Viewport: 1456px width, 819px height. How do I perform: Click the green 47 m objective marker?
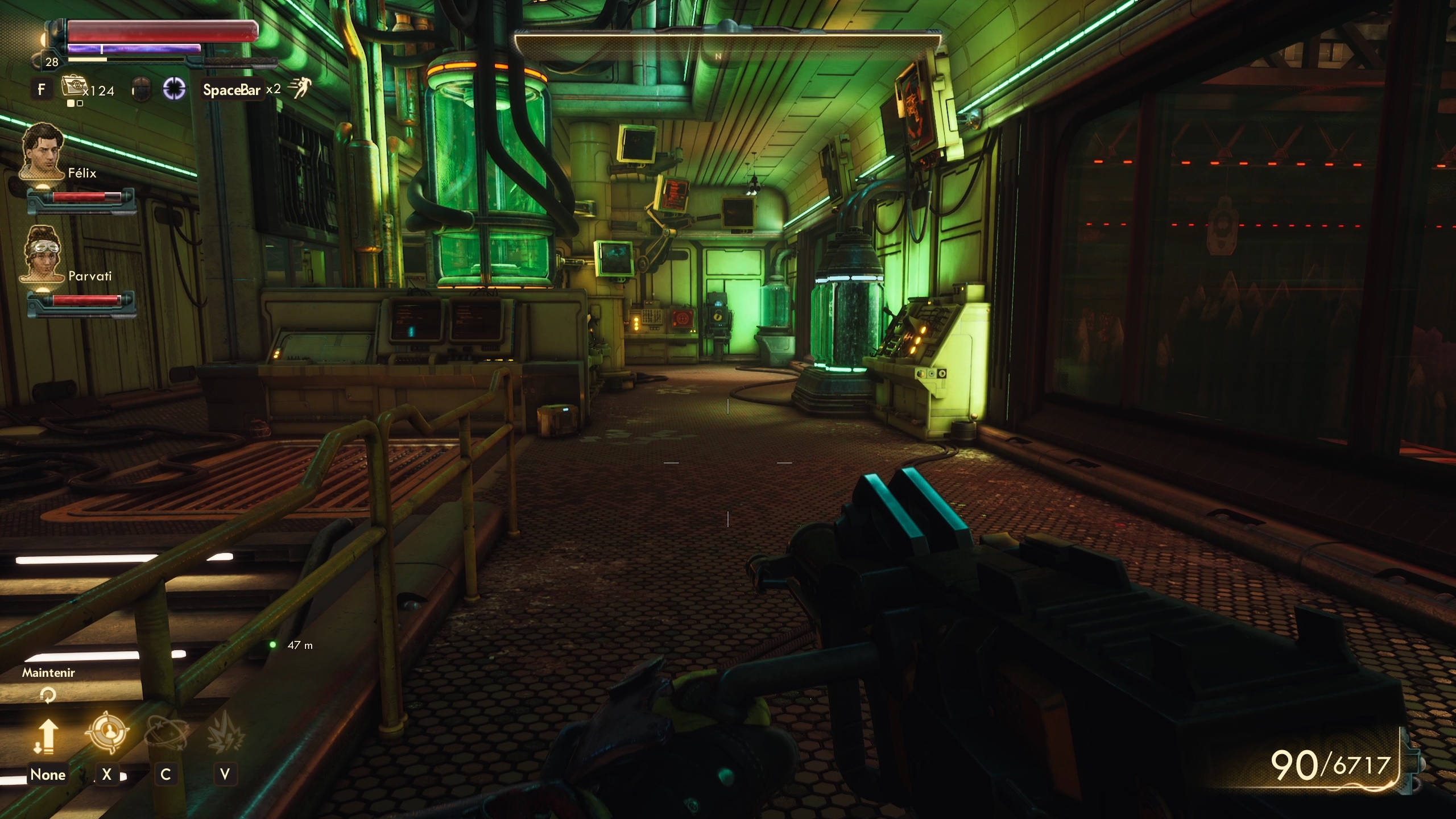click(x=273, y=644)
